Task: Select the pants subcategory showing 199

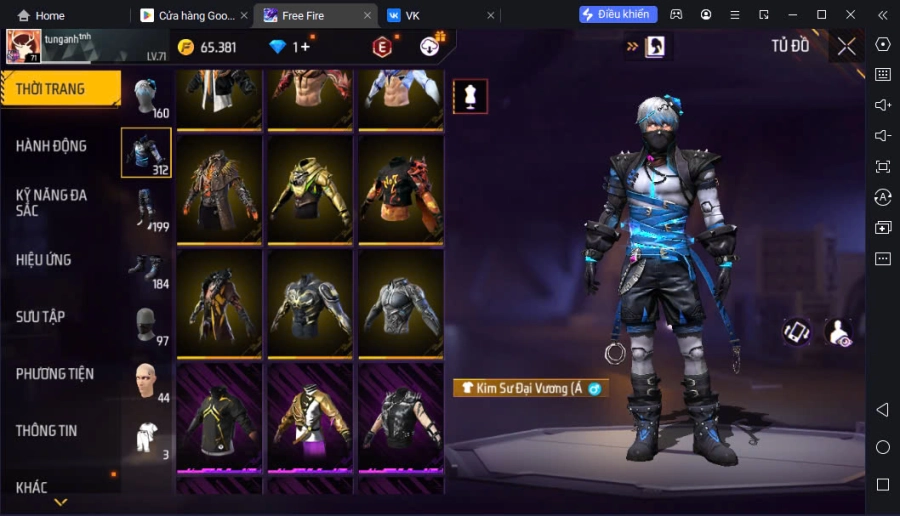Action: (x=147, y=211)
